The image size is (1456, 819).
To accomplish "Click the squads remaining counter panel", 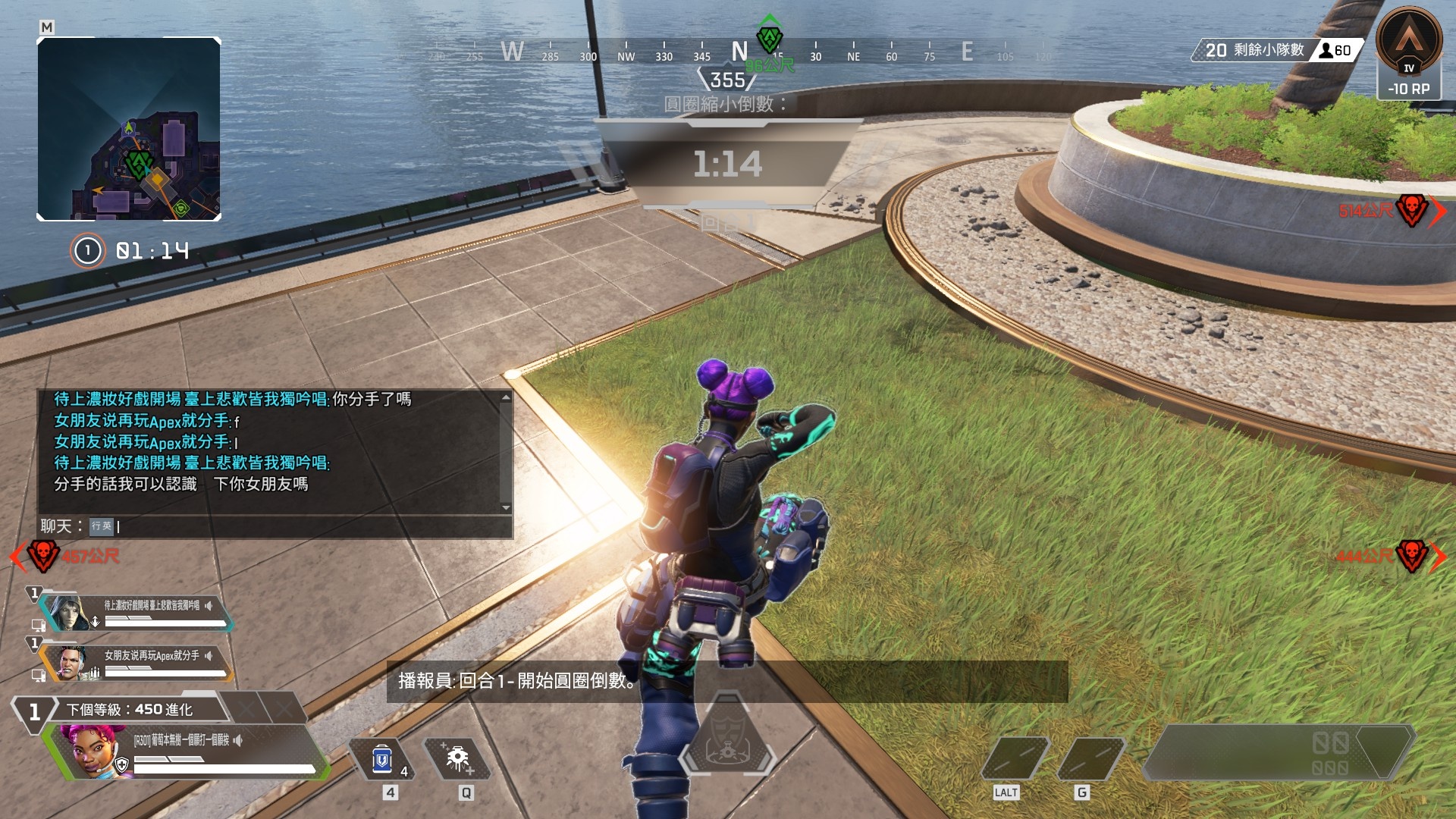I will pyautogui.click(x=1278, y=50).
